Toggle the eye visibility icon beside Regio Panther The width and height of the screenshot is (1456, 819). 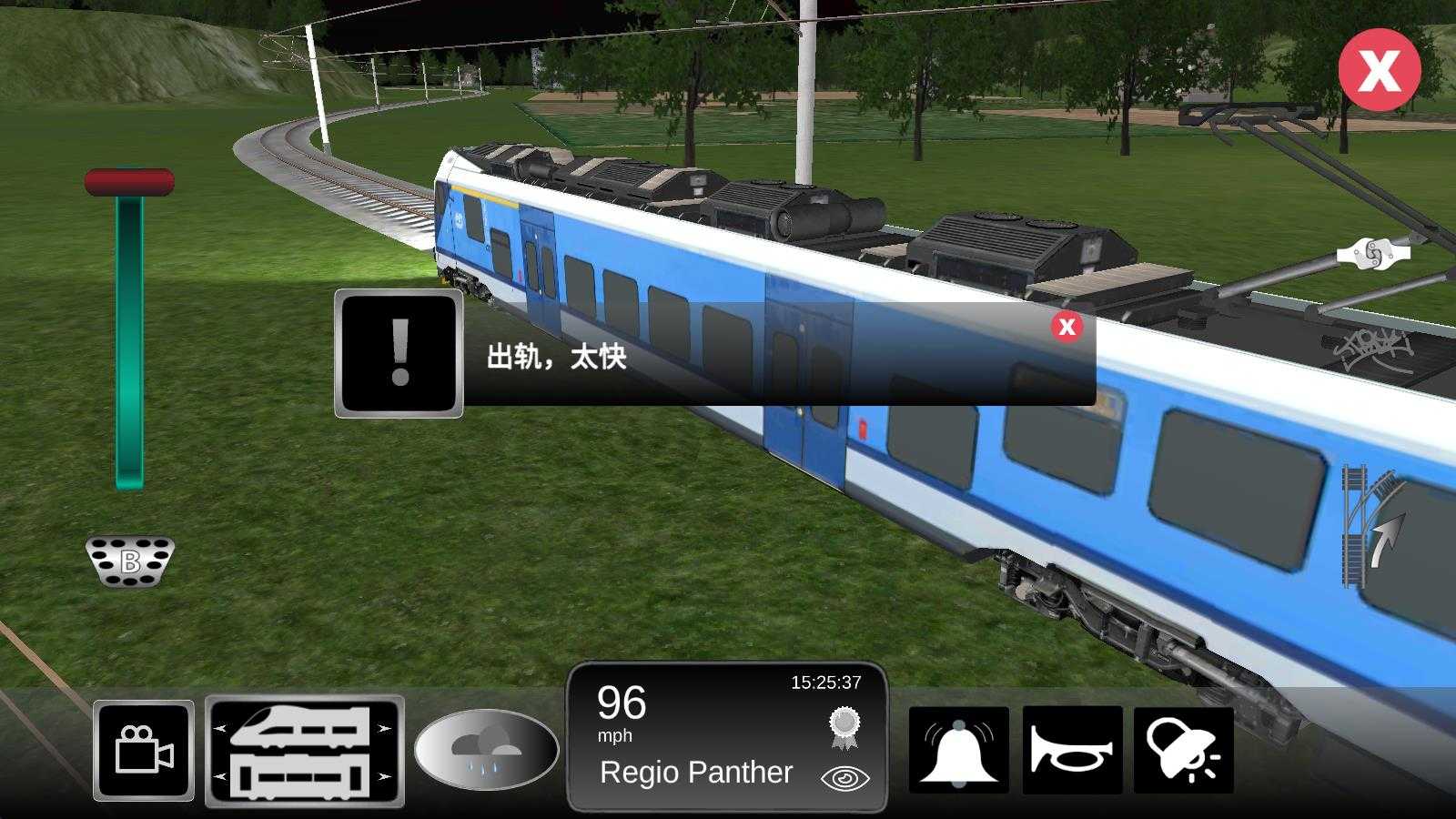tap(846, 778)
